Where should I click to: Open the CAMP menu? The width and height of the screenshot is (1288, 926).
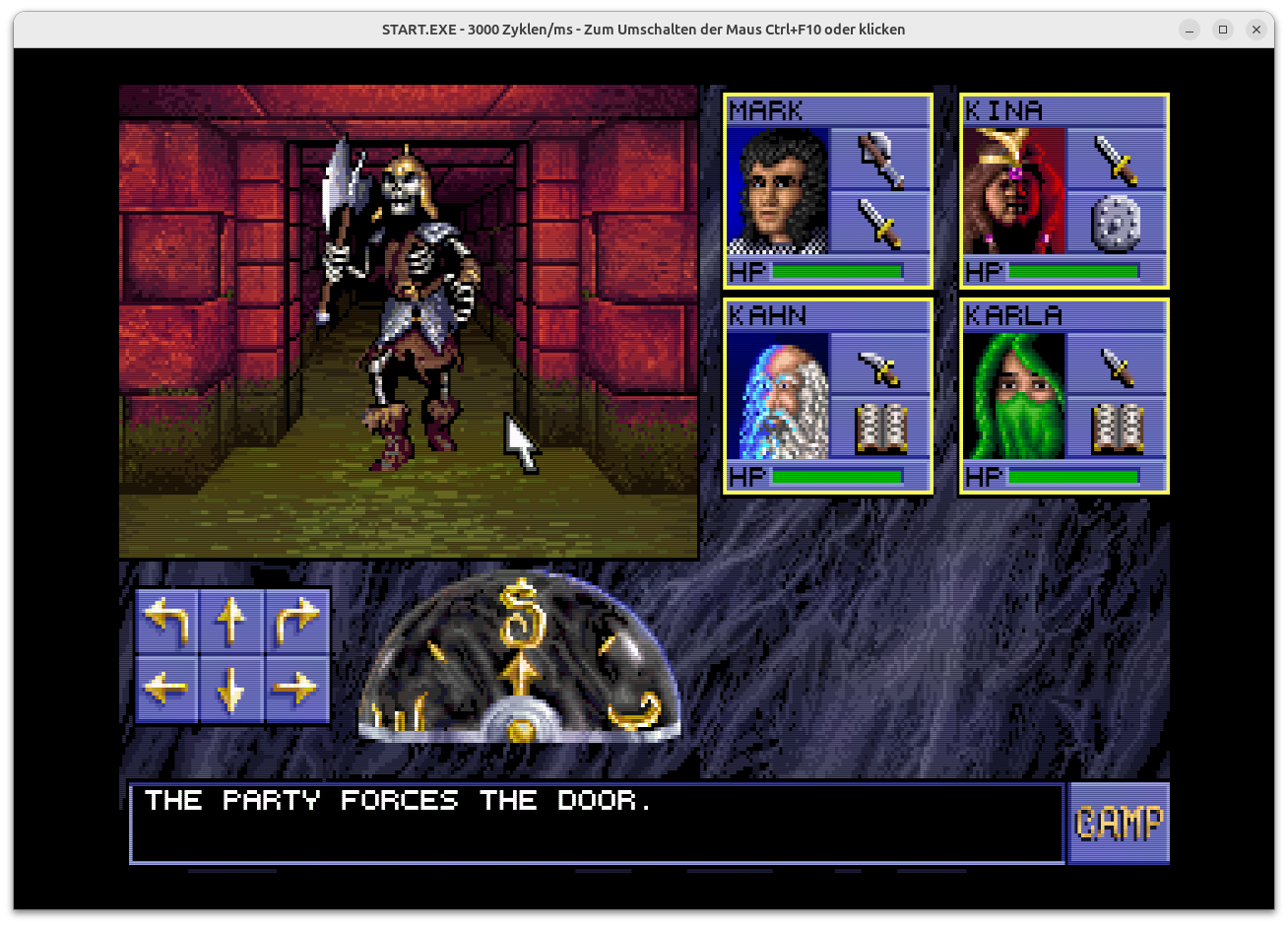point(1119,823)
